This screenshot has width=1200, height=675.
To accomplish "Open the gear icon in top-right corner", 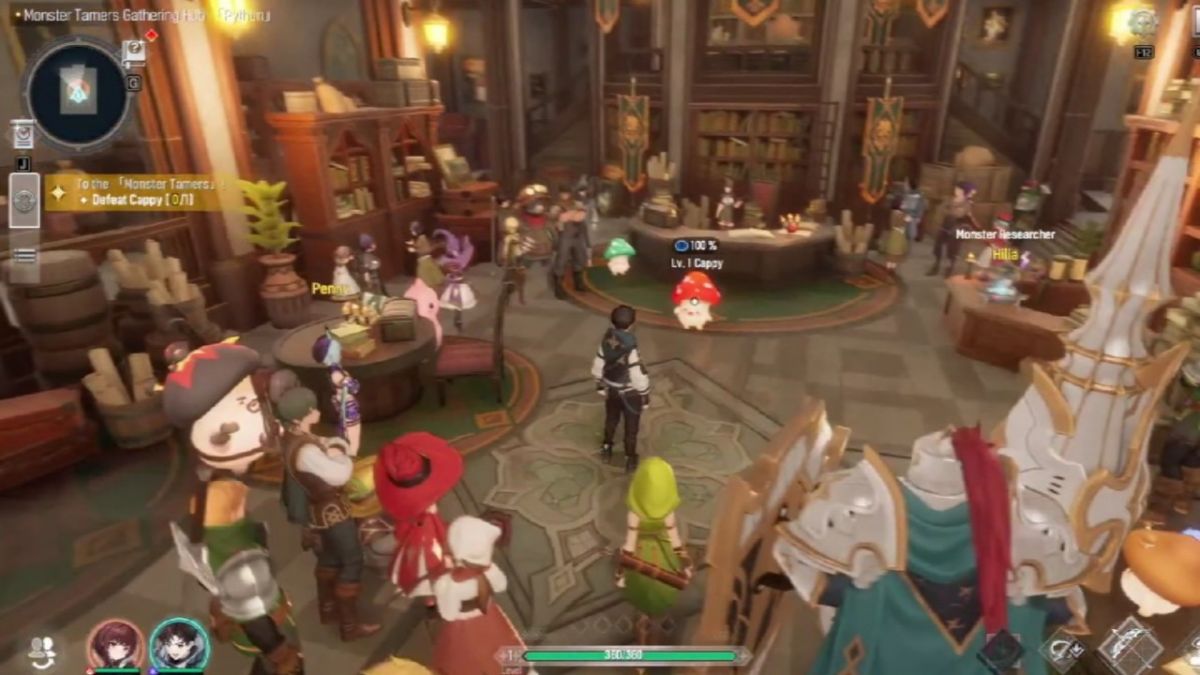I will 1142,23.
